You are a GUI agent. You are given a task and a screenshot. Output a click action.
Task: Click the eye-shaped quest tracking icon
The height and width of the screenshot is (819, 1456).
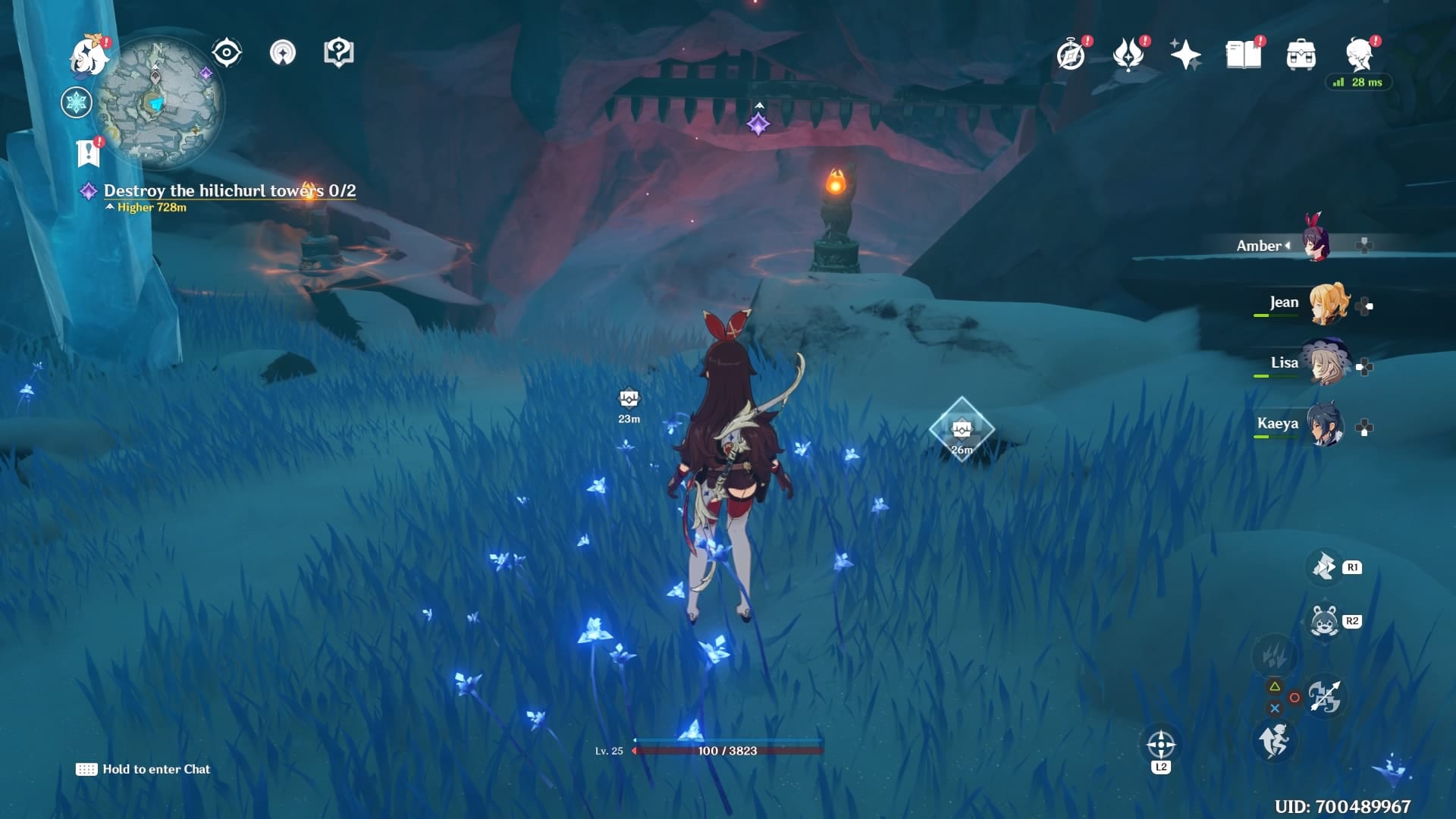coord(225,52)
